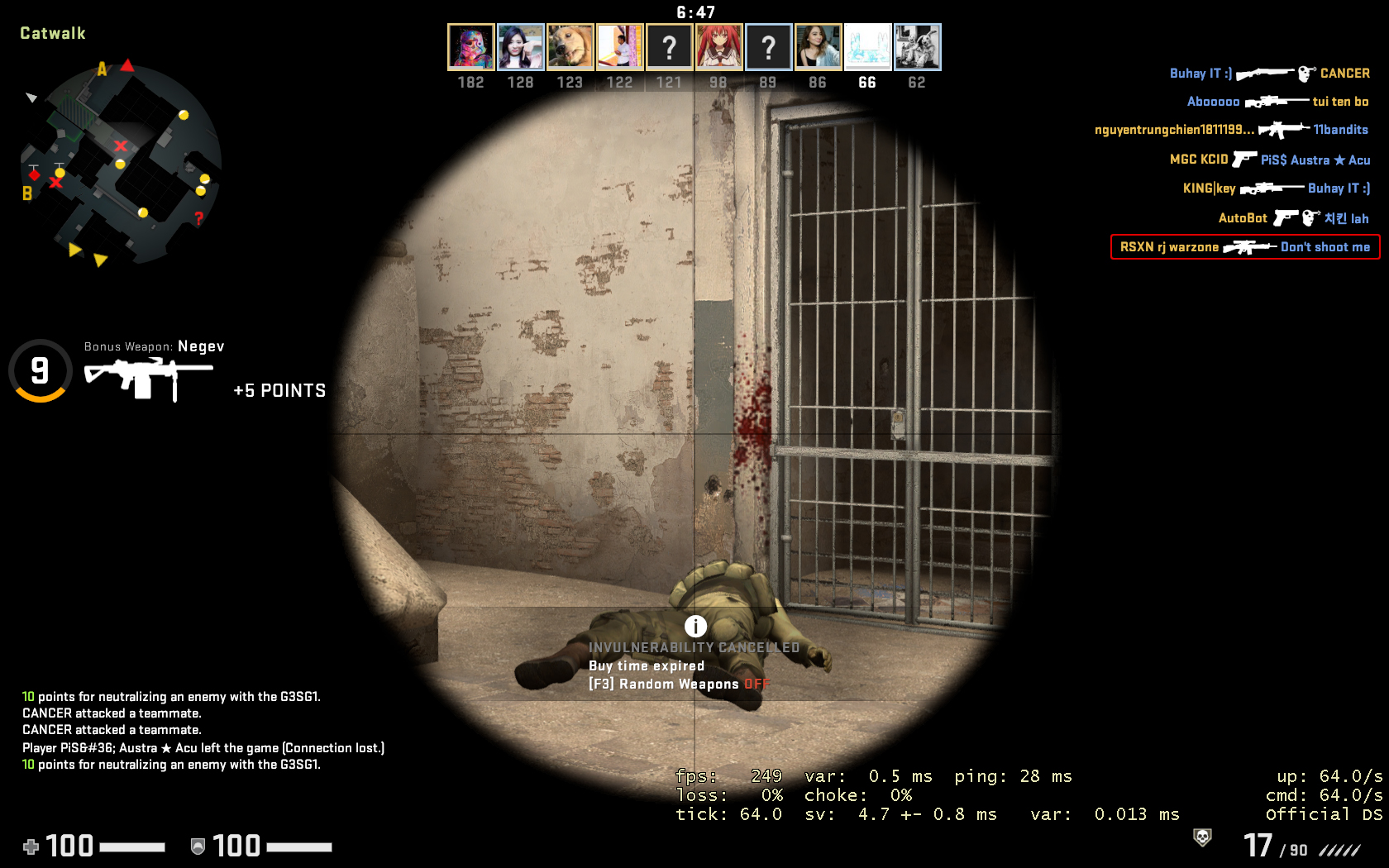1389x868 pixels.
Task: Select the dog avatar on the scoreboard
Action: [570, 46]
